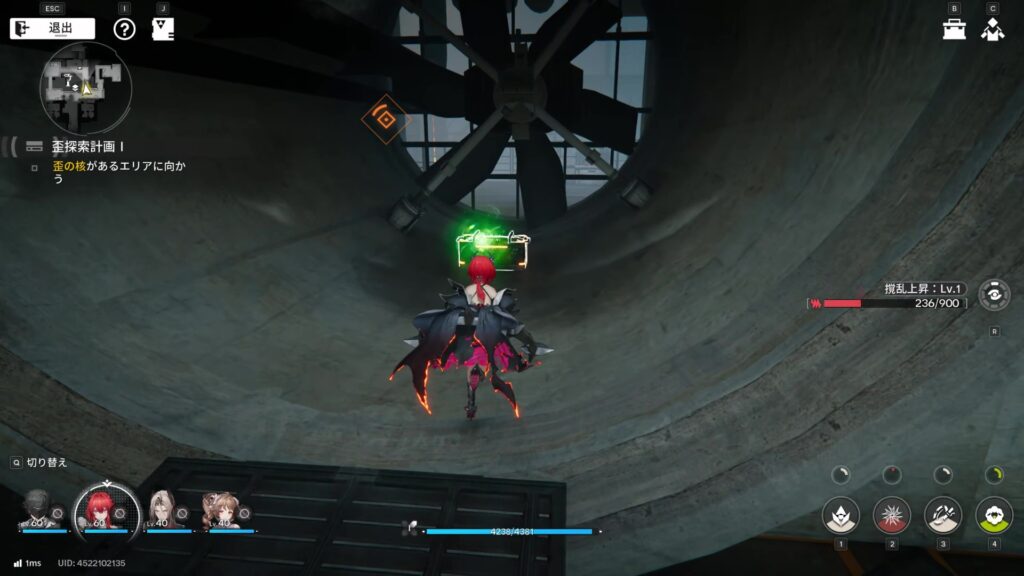This screenshot has width=1024, height=576.
Task: Open the circular minimap
Action: [86, 88]
